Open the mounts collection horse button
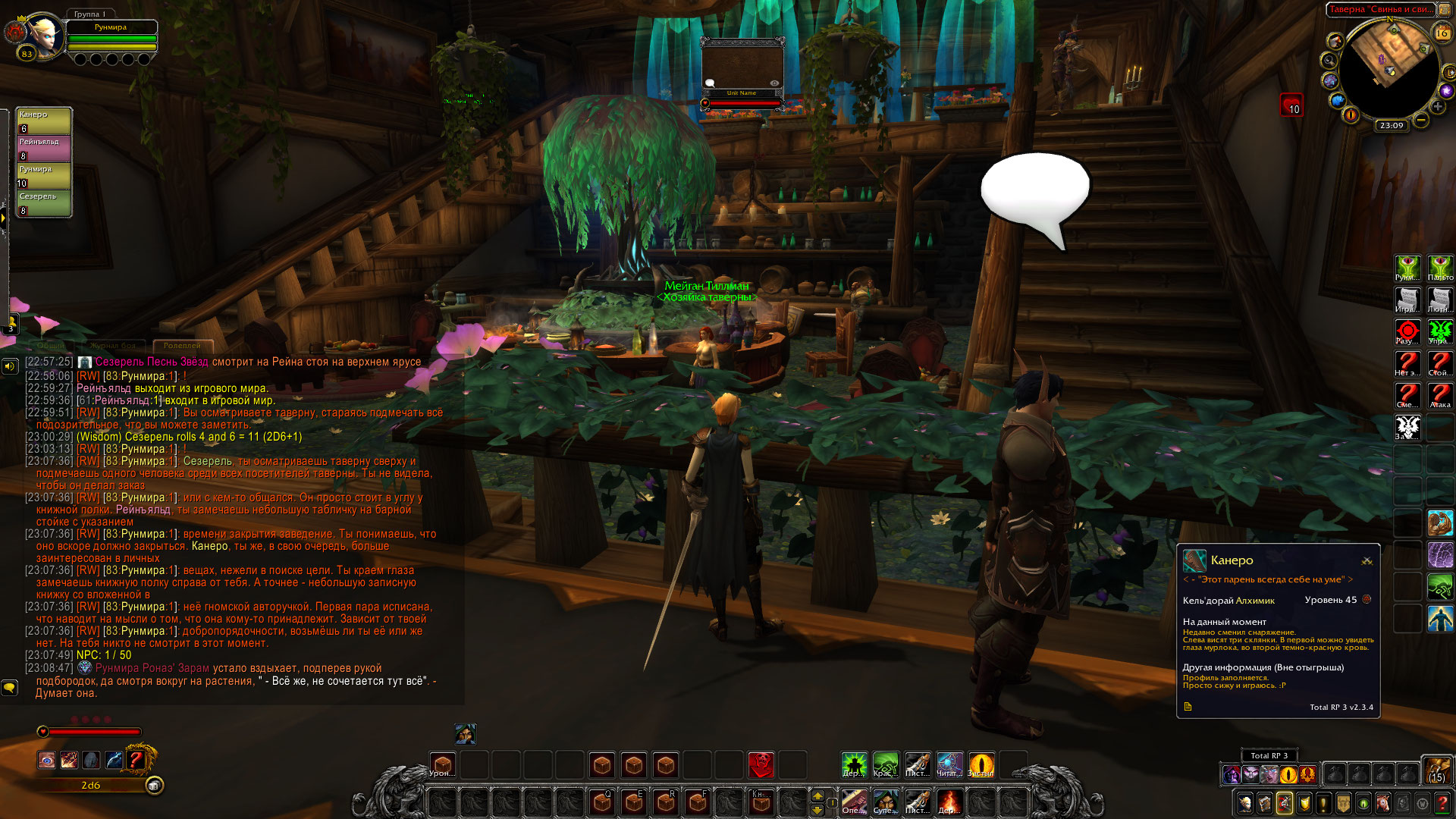 [1383, 803]
